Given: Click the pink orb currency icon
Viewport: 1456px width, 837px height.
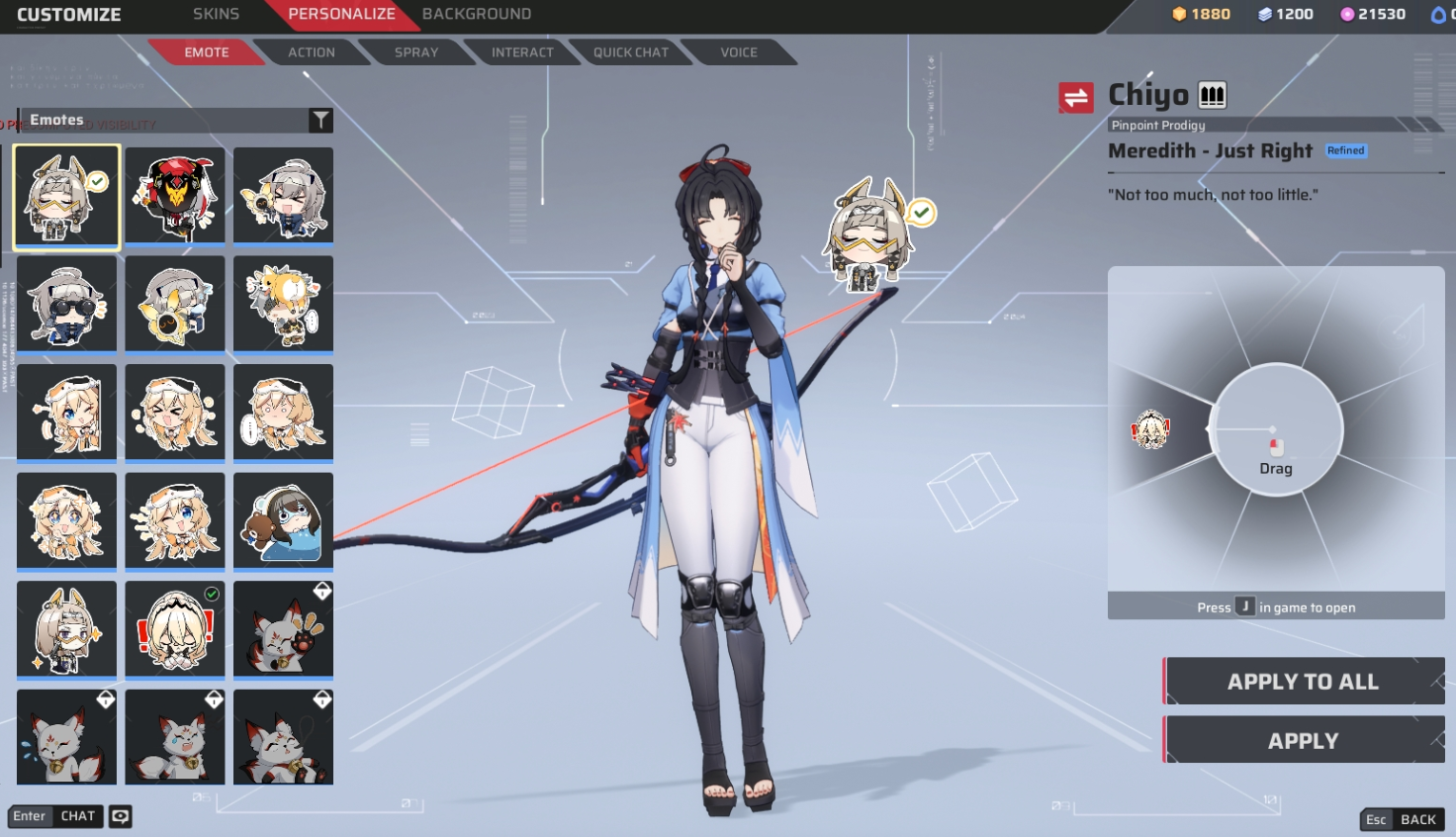Looking at the screenshot, I should pos(1347,14).
